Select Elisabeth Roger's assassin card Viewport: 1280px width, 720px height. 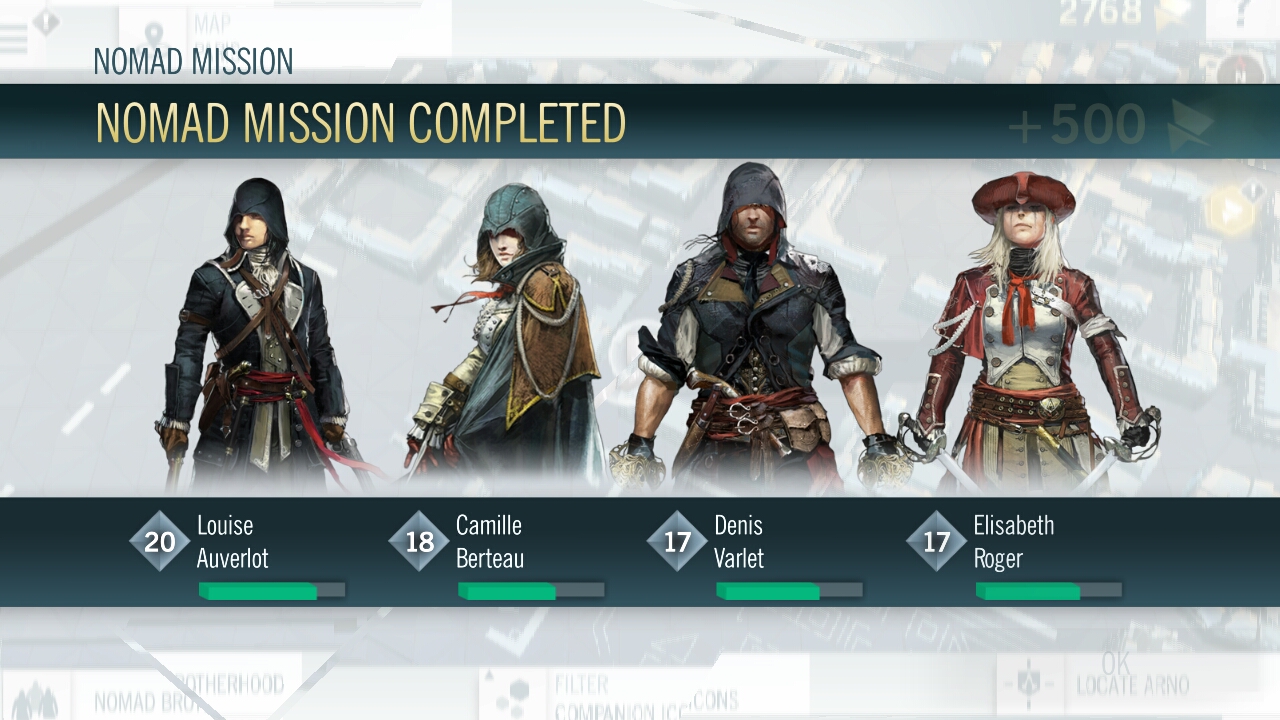pyautogui.click(x=1030, y=340)
